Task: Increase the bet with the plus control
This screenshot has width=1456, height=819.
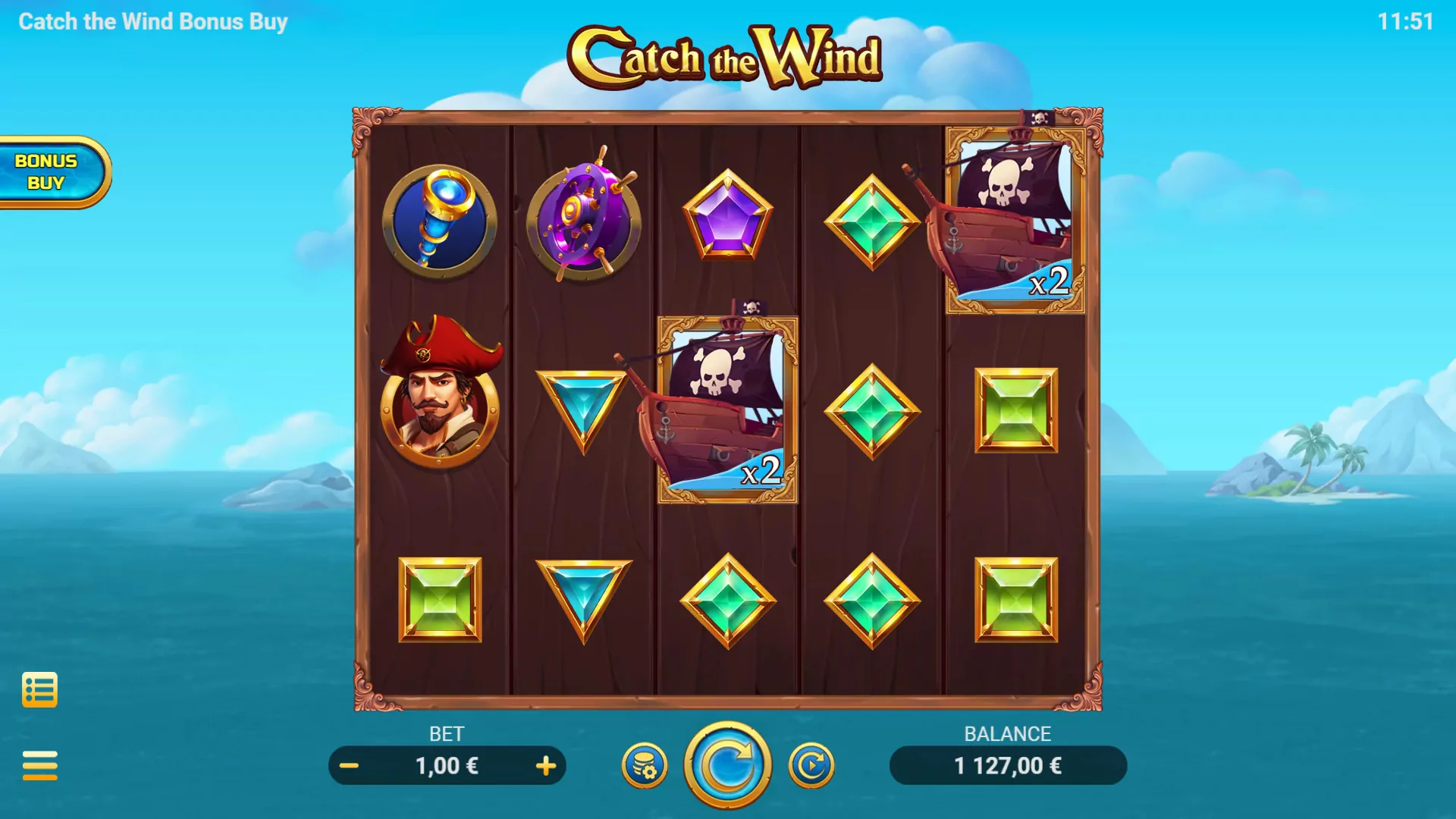Action: click(545, 765)
